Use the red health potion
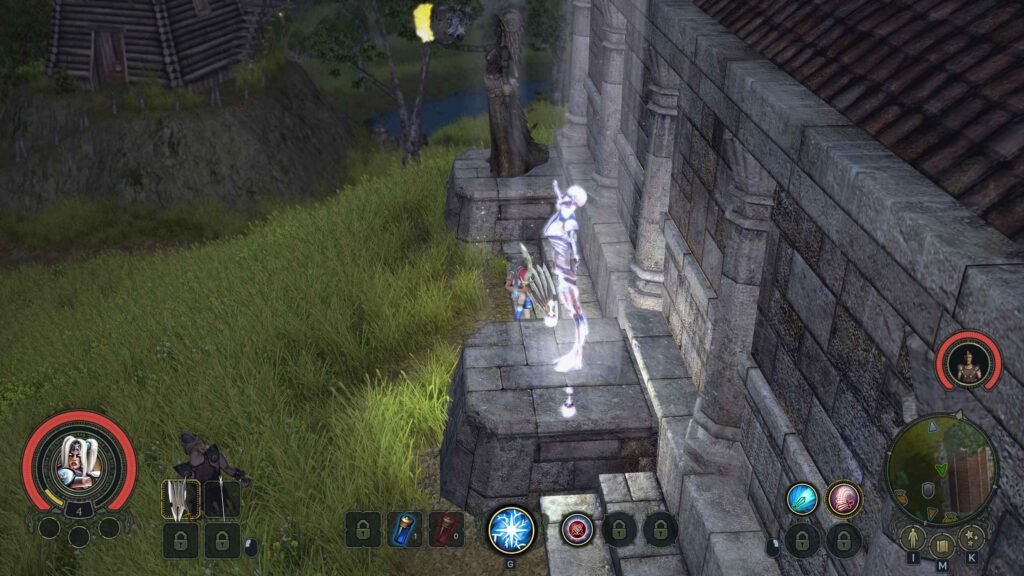This screenshot has width=1024, height=576. pyautogui.click(x=445, y=529)
